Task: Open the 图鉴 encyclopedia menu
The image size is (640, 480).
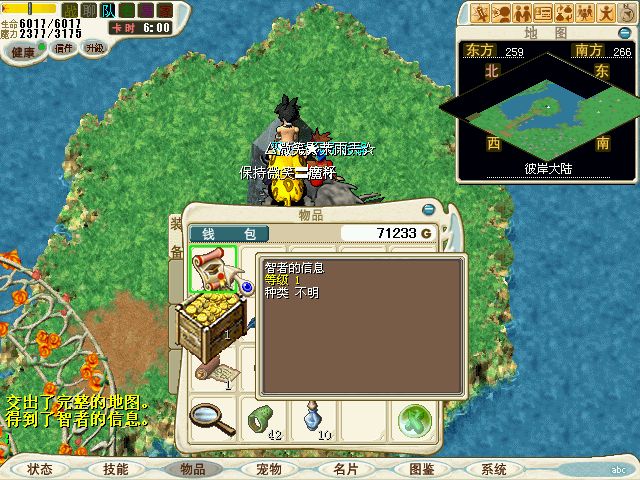Action: pyautogui.click(x=421, y=469)
